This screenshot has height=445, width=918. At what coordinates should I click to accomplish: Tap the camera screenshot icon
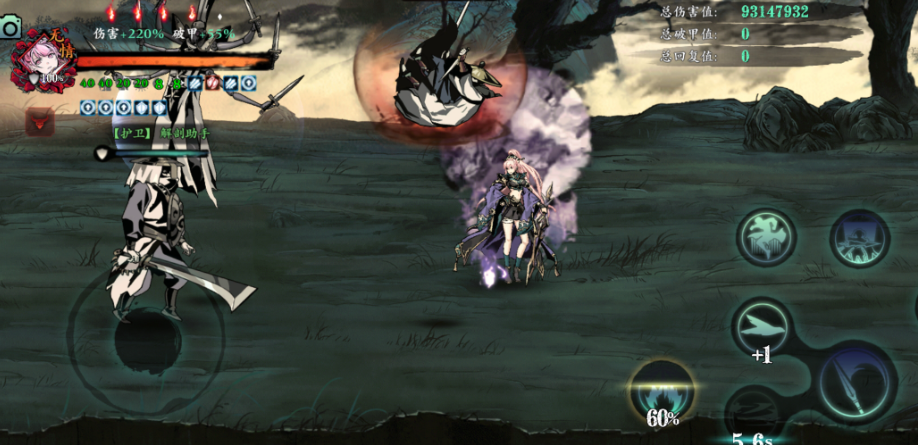(11, 27)
